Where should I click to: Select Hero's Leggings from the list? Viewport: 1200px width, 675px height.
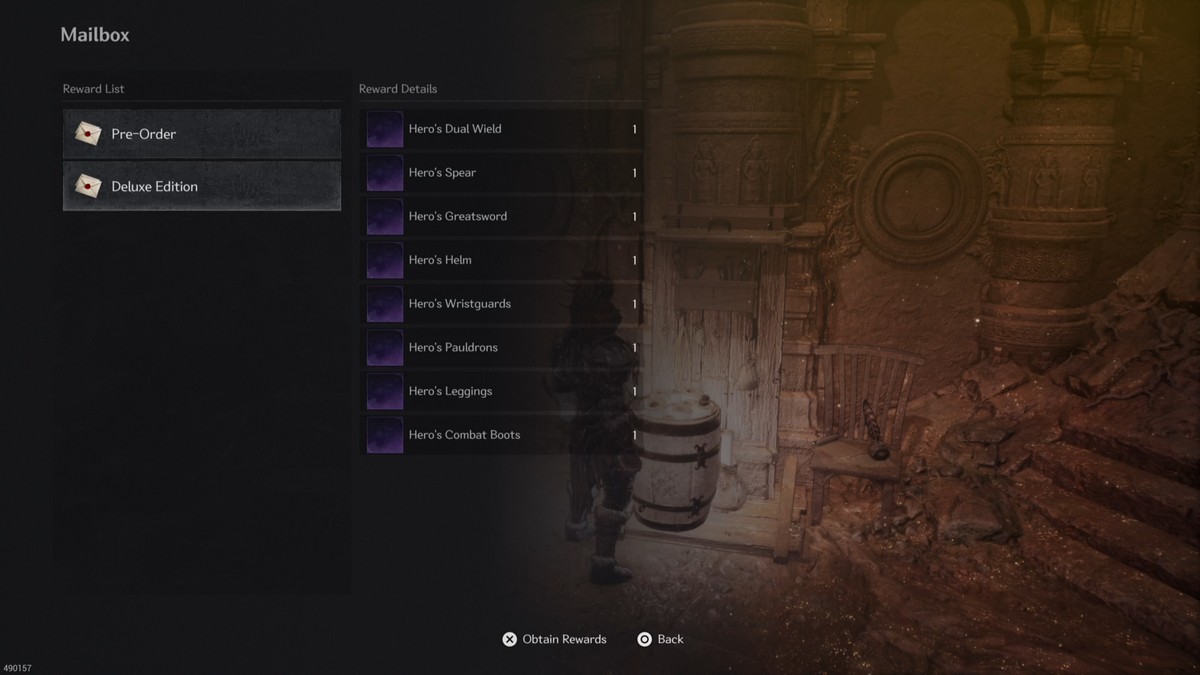[501, 391]
